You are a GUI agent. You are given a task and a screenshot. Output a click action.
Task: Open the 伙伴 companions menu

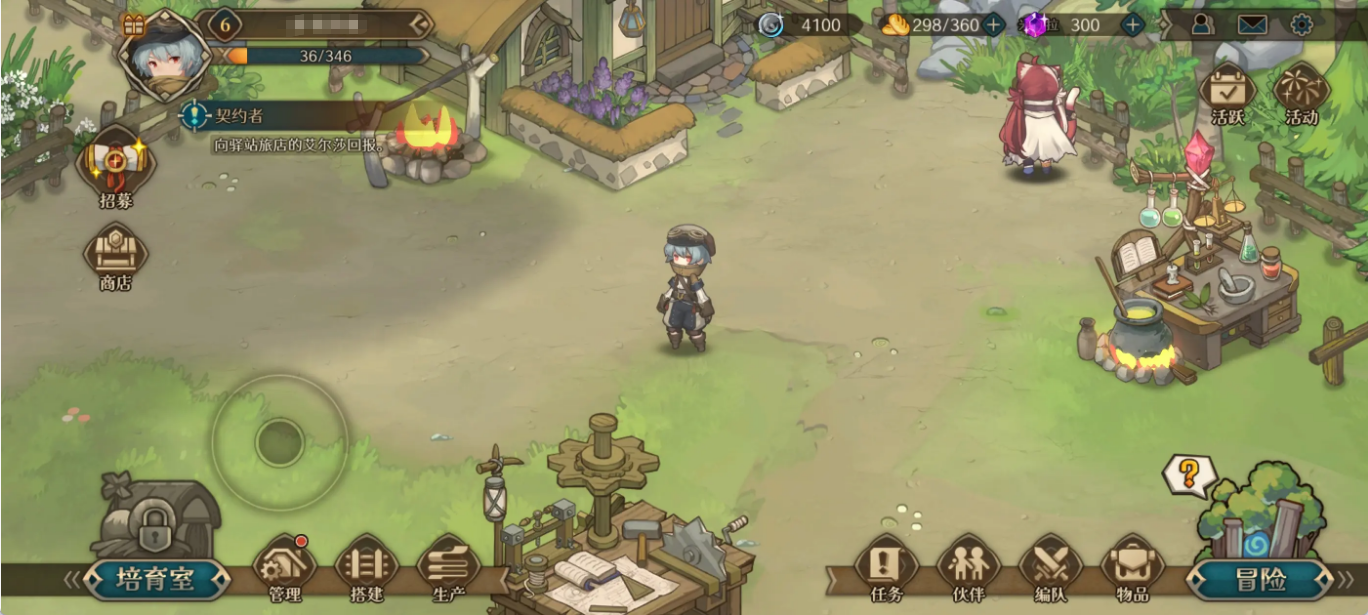coord(968,568)
